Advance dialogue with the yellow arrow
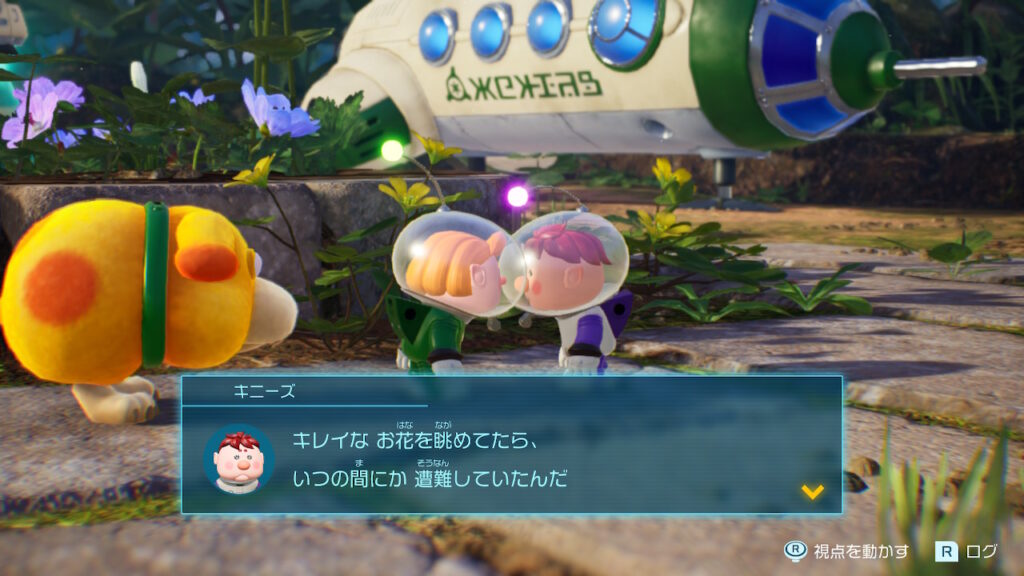Screen dimensions: 1024x576 pyautogui.click(x=812, y=491)
